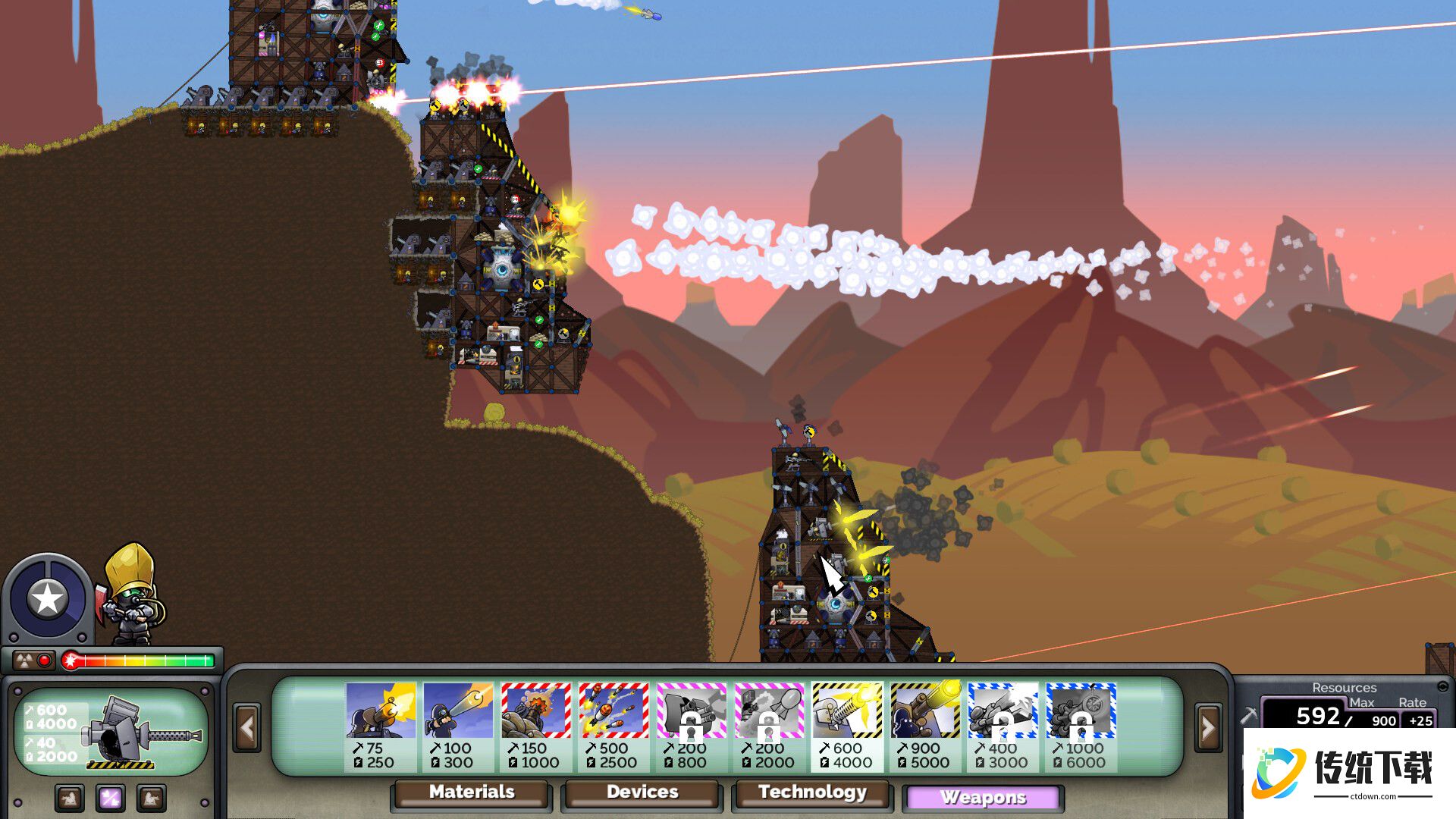Screen dimensions: 1456x819
Task: Click the locked weapon costing 200 metal, 800 energy
Action: pyautogui.click(x=692, y=726)
